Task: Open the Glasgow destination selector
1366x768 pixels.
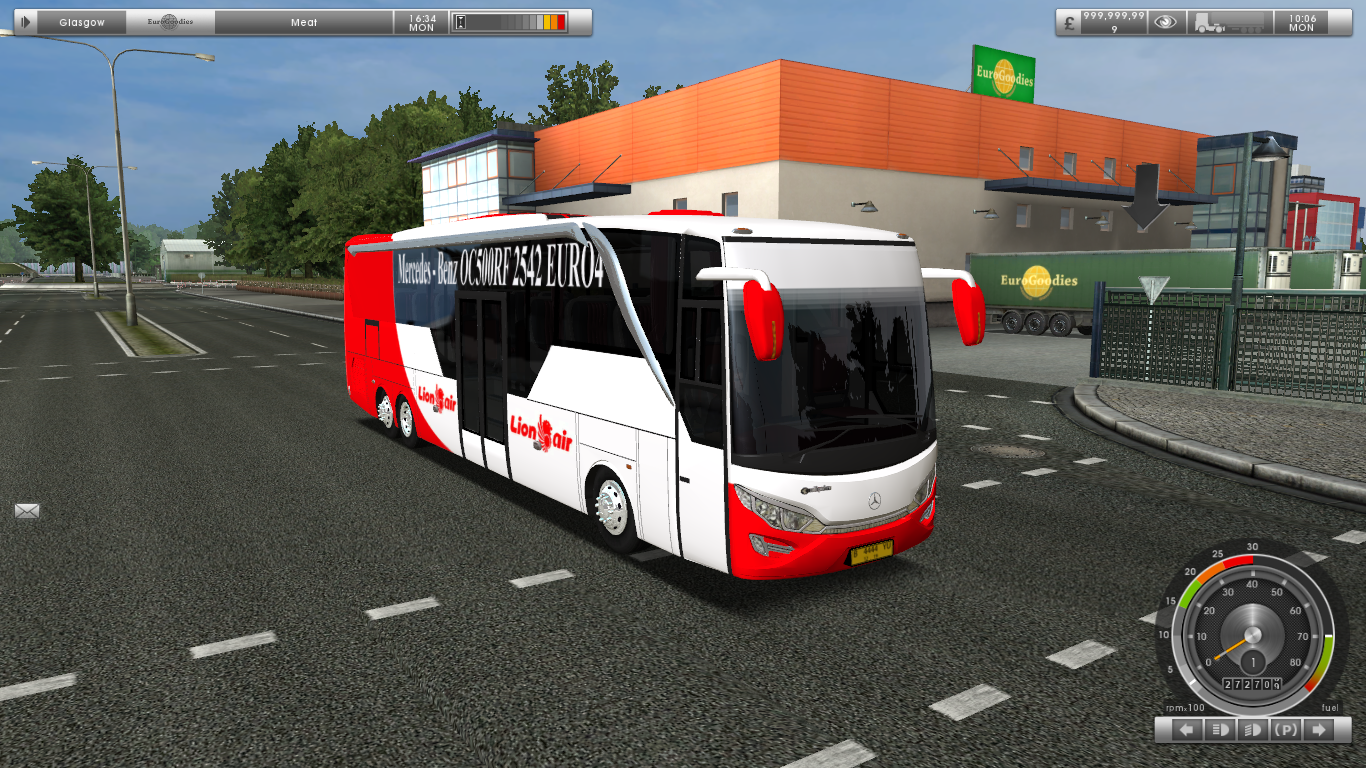Action: click(x=80, y=21)
